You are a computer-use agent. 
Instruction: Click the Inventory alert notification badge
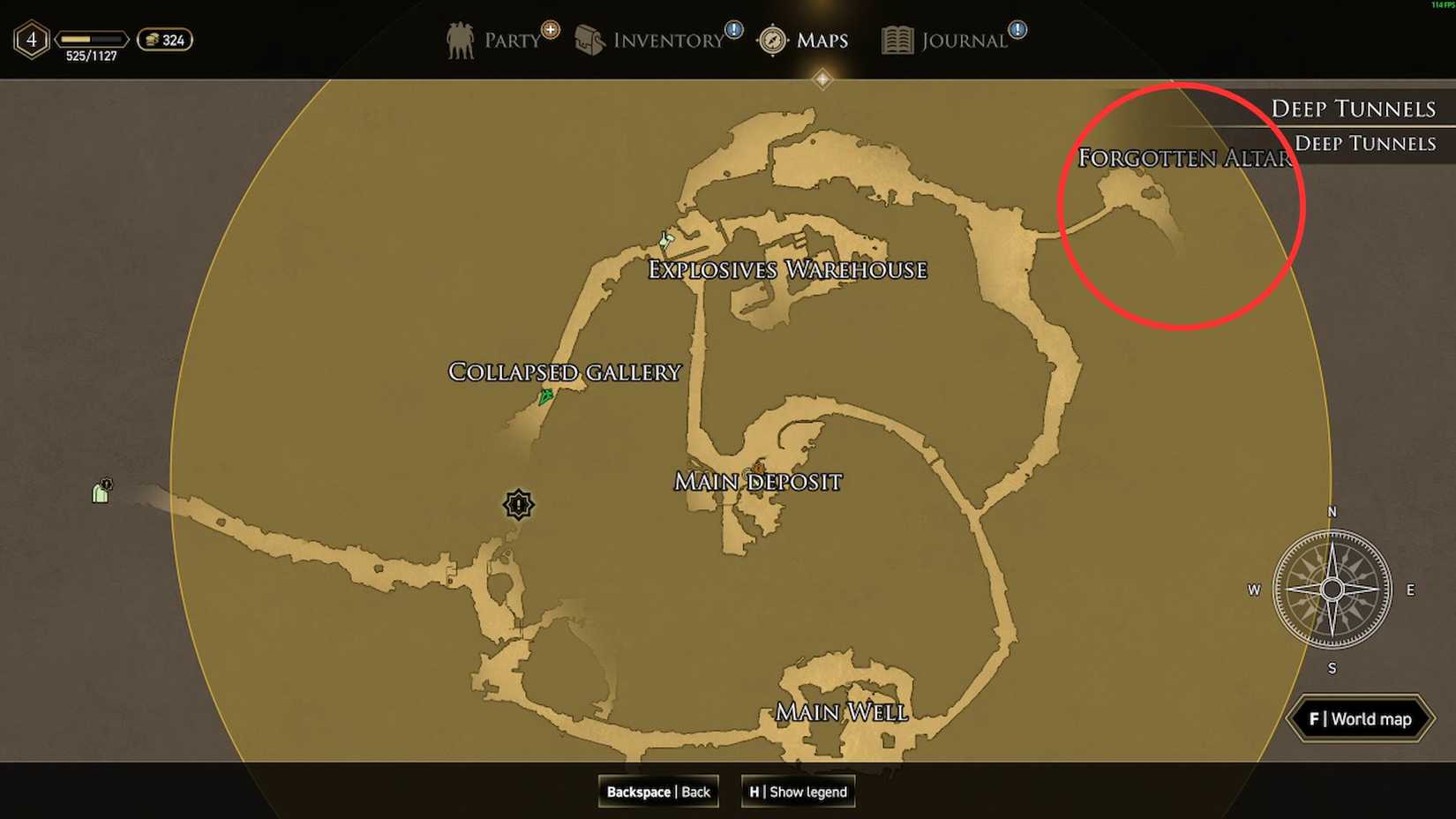click(x=732, y=28)
